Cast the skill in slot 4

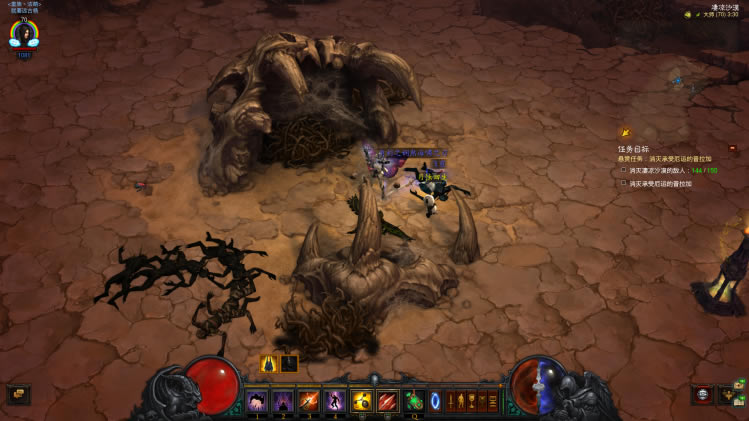(x=335, y=401)
